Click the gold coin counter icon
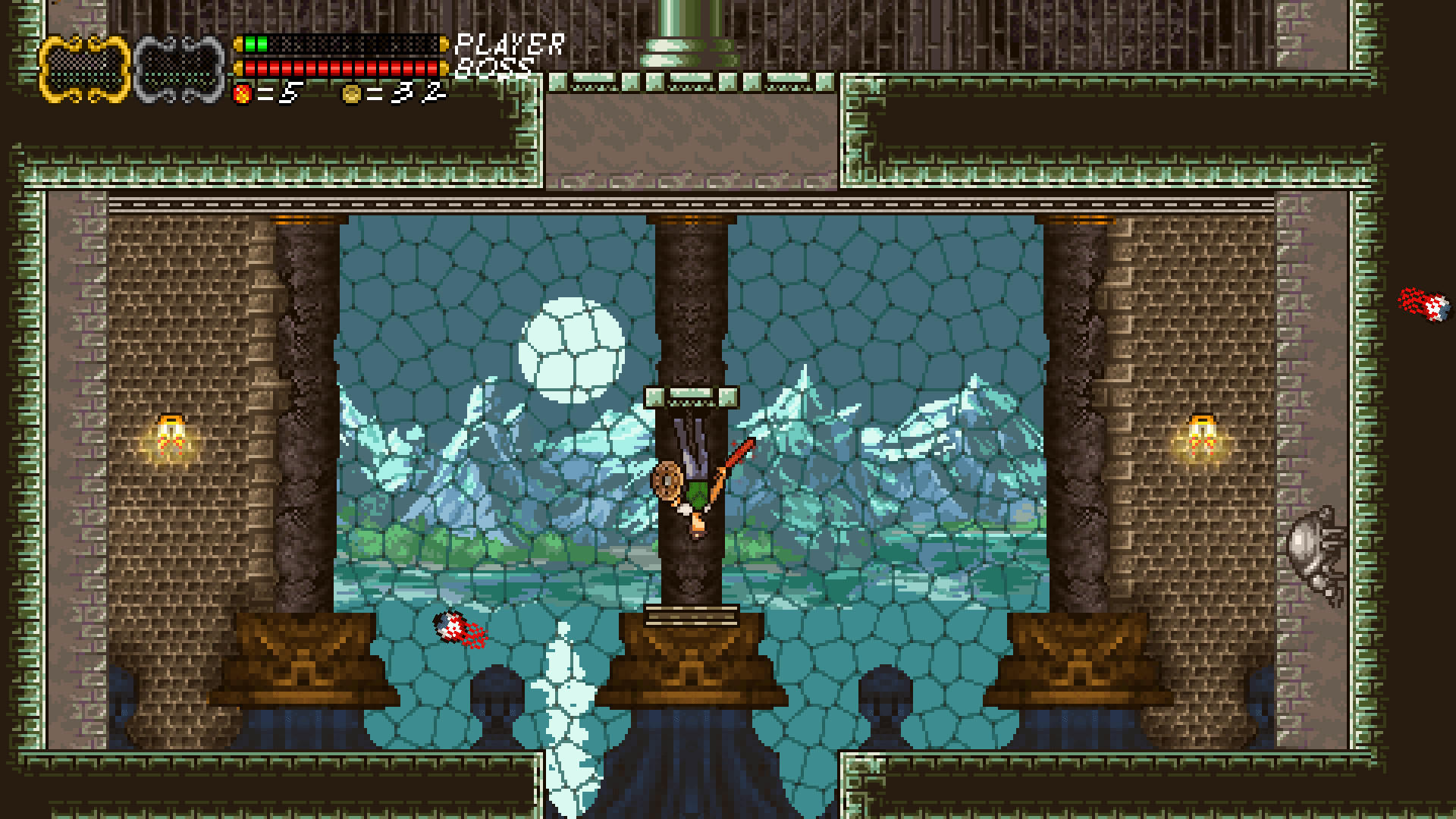The height and width of the screenshot is (819, 1456). tap(353, 95)
